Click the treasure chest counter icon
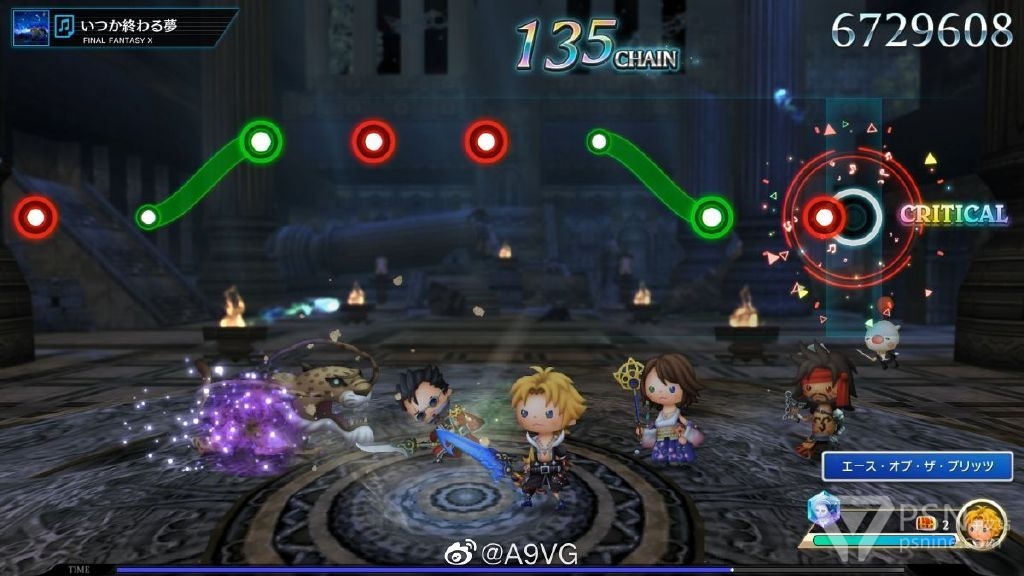1024x576 pixels. point(927,523)
